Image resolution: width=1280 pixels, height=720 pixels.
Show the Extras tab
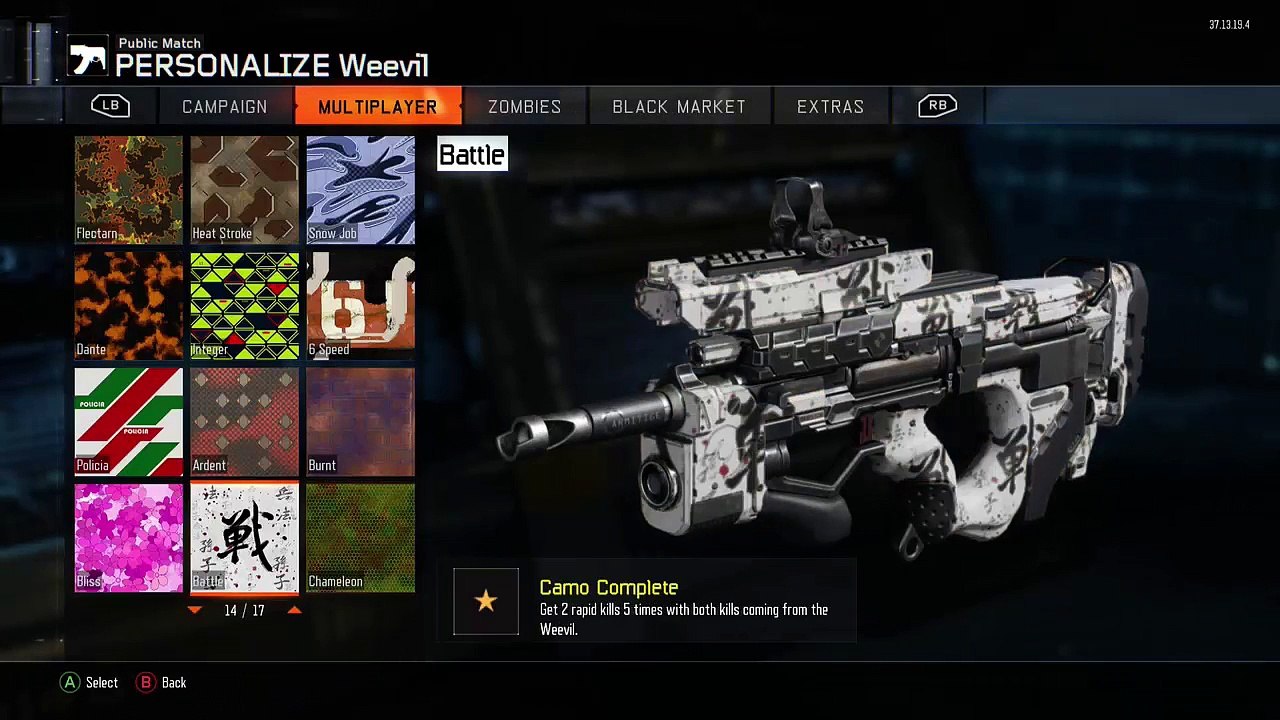tap(830, 107)
